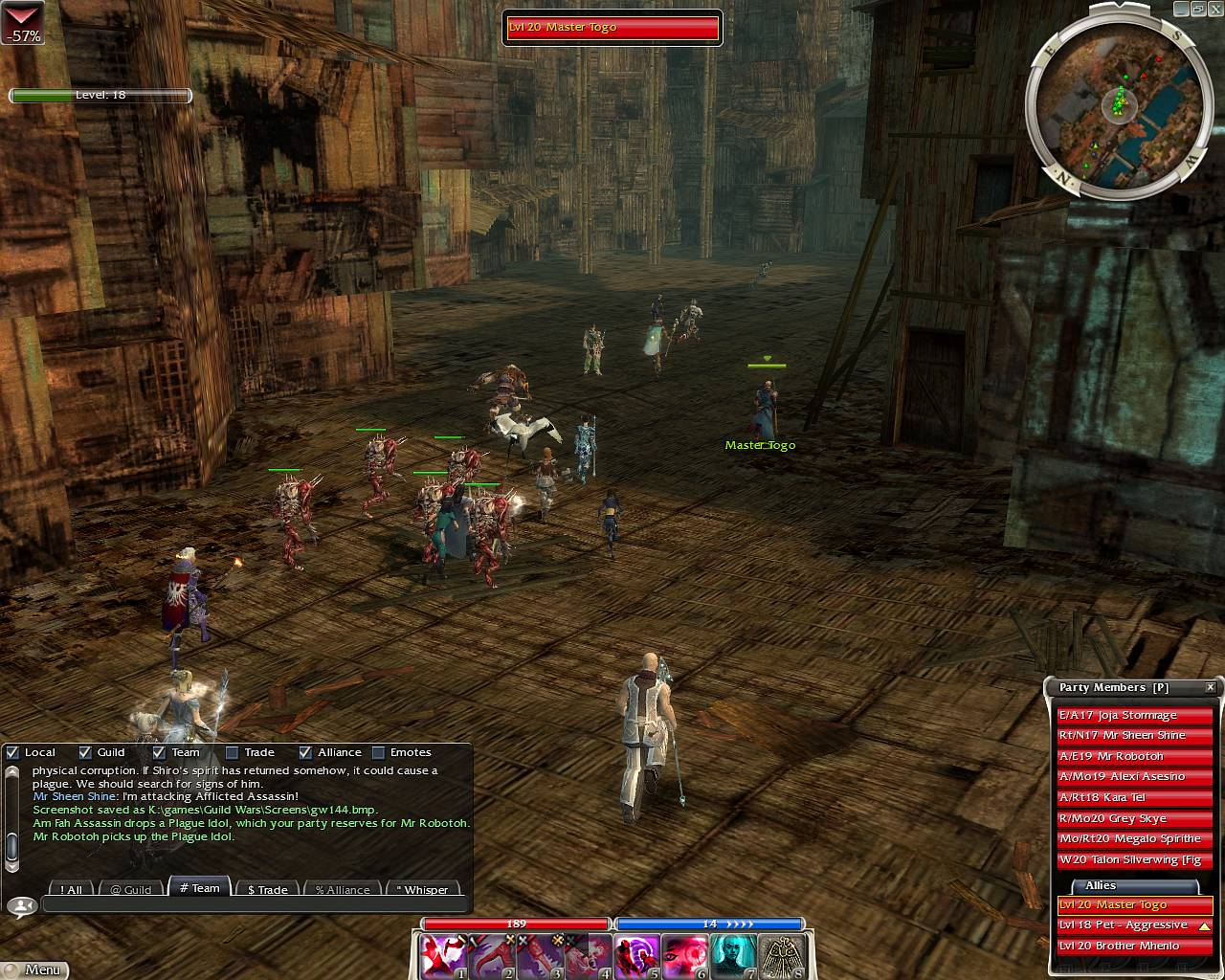Select the Trade chat channel tab
The image size is (1225, 980).
(x=268, y=889)
